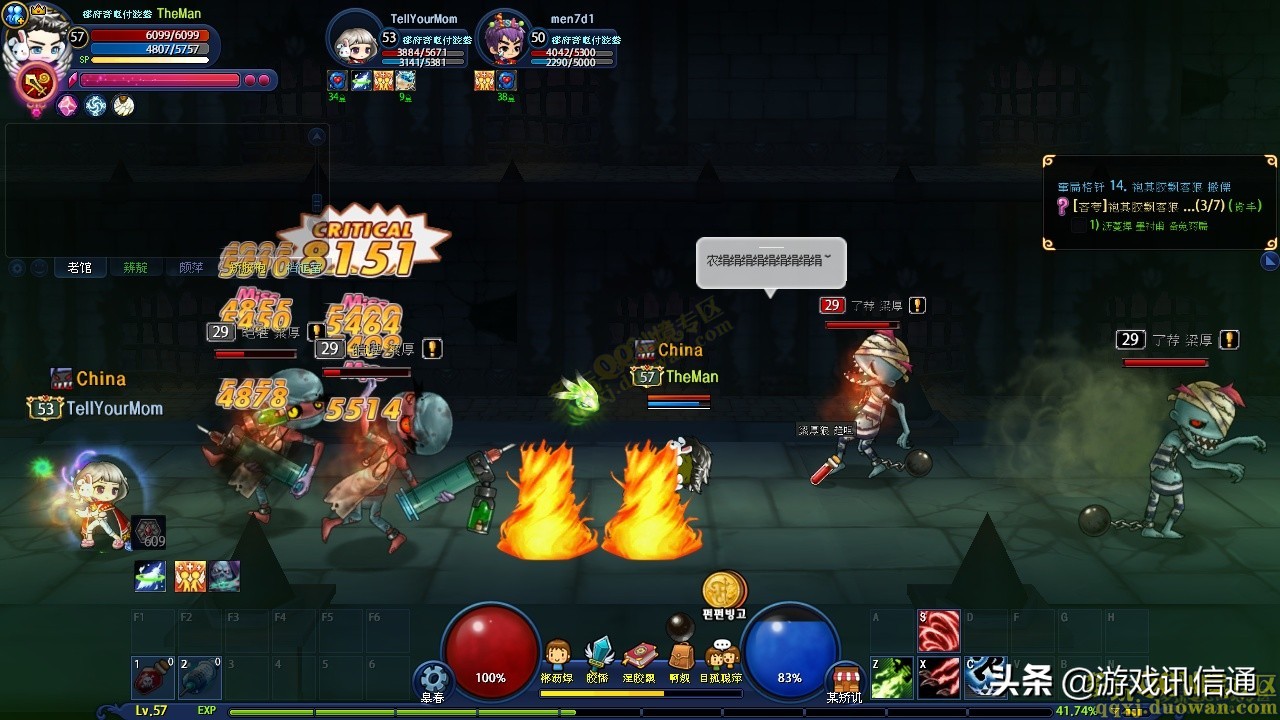
Task: Activate the red swirl skill on S
Action: click(939, 631)
